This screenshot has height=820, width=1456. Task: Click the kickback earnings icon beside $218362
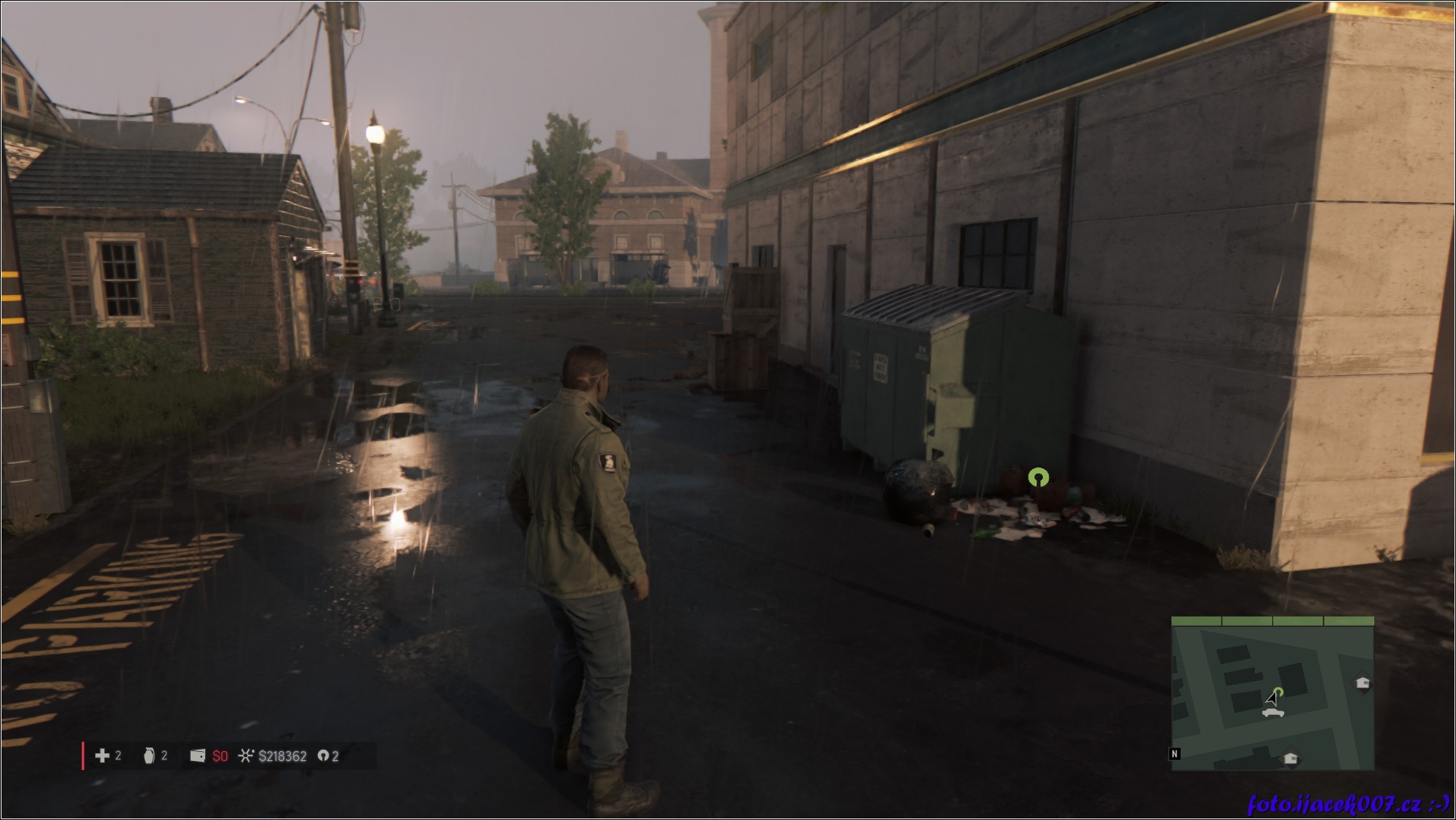245,756
